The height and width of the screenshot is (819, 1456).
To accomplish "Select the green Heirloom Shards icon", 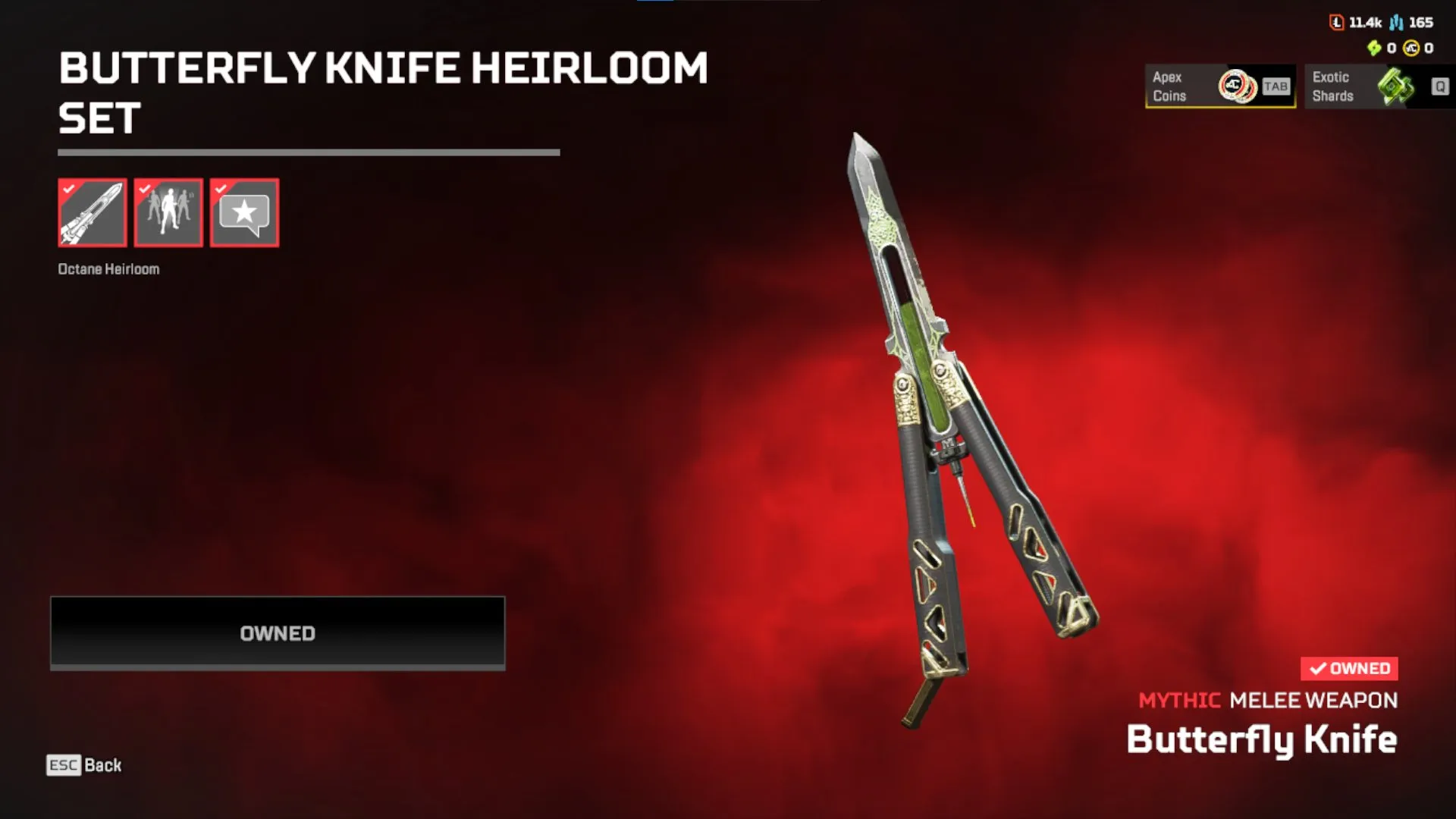I will point(1374,49).
